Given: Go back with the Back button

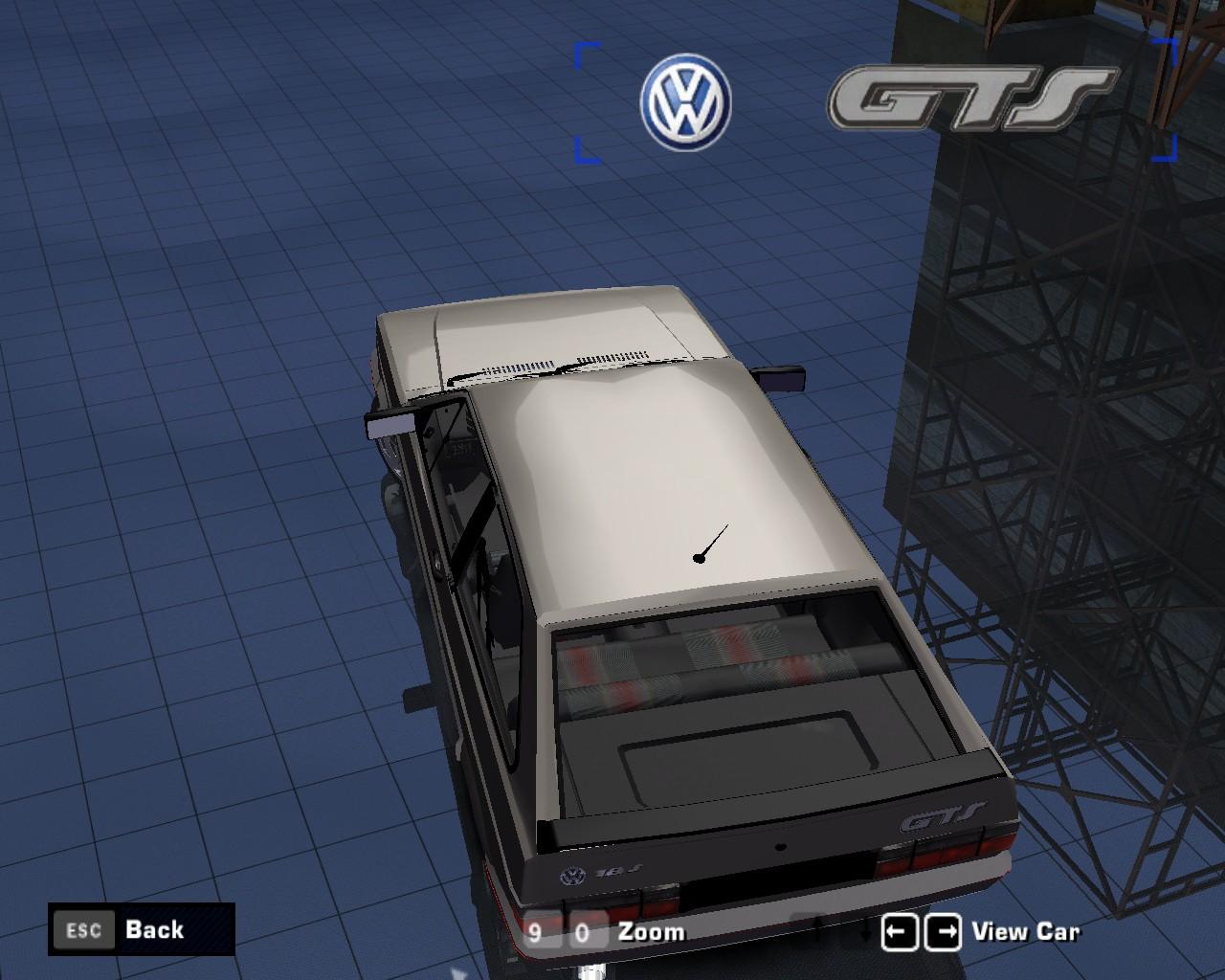Looking at the screenshot, I should 140,929.
